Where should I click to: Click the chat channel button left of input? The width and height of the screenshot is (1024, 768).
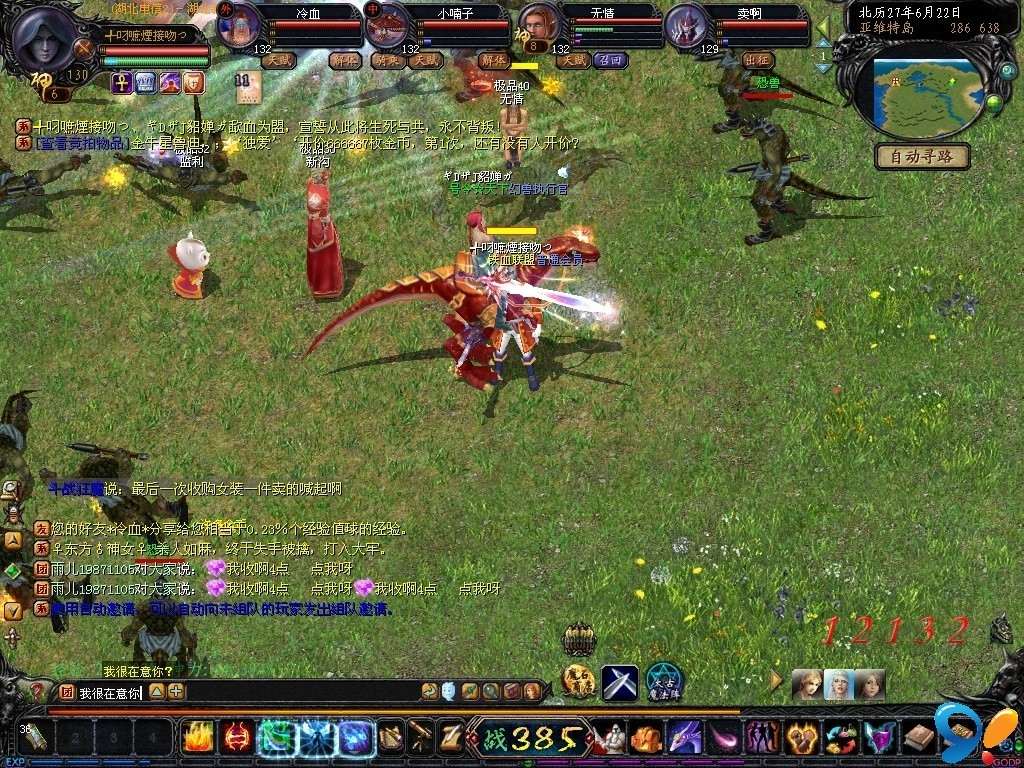point(68,692)
